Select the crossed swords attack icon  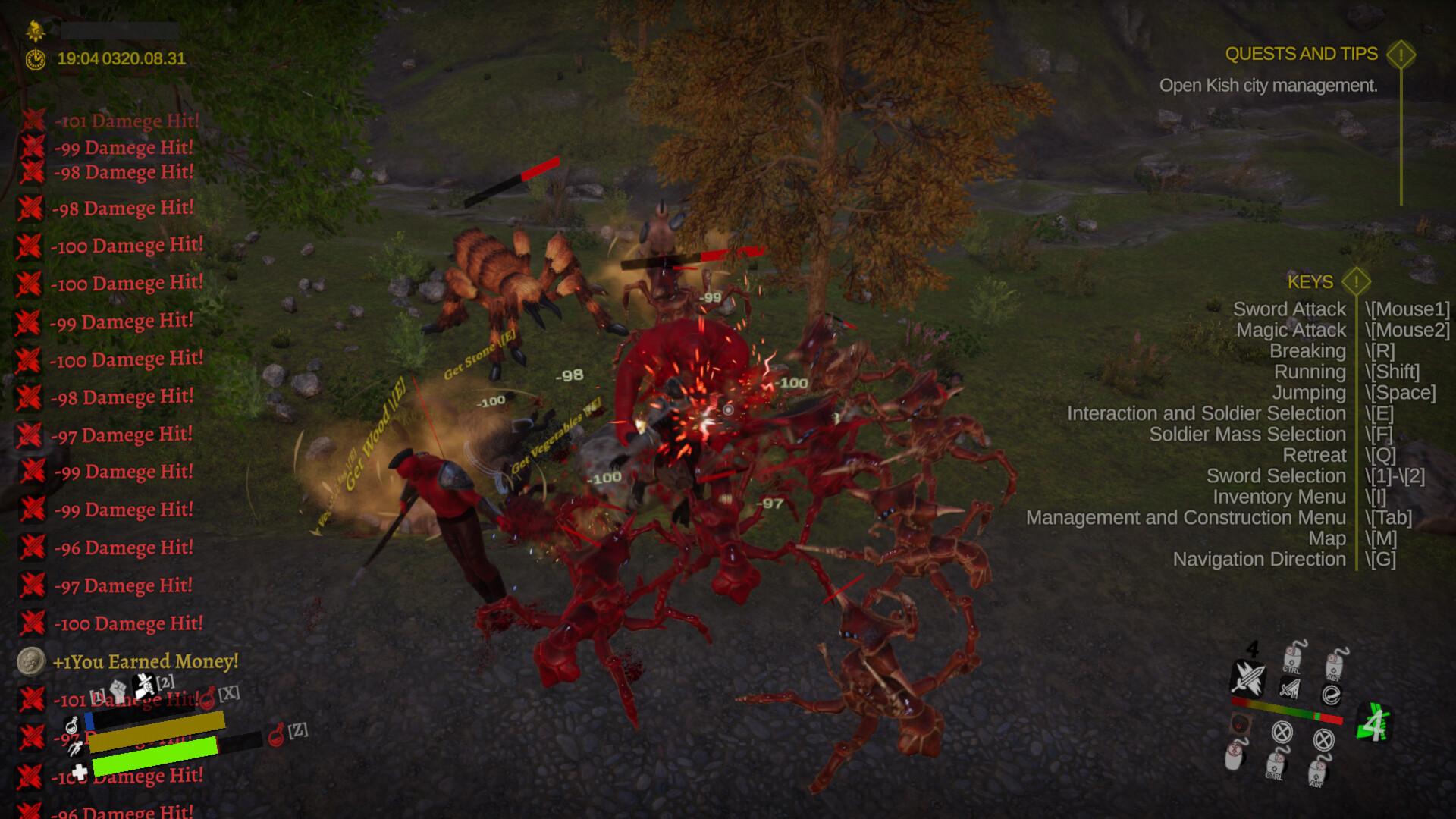[x=1248, y=679]
